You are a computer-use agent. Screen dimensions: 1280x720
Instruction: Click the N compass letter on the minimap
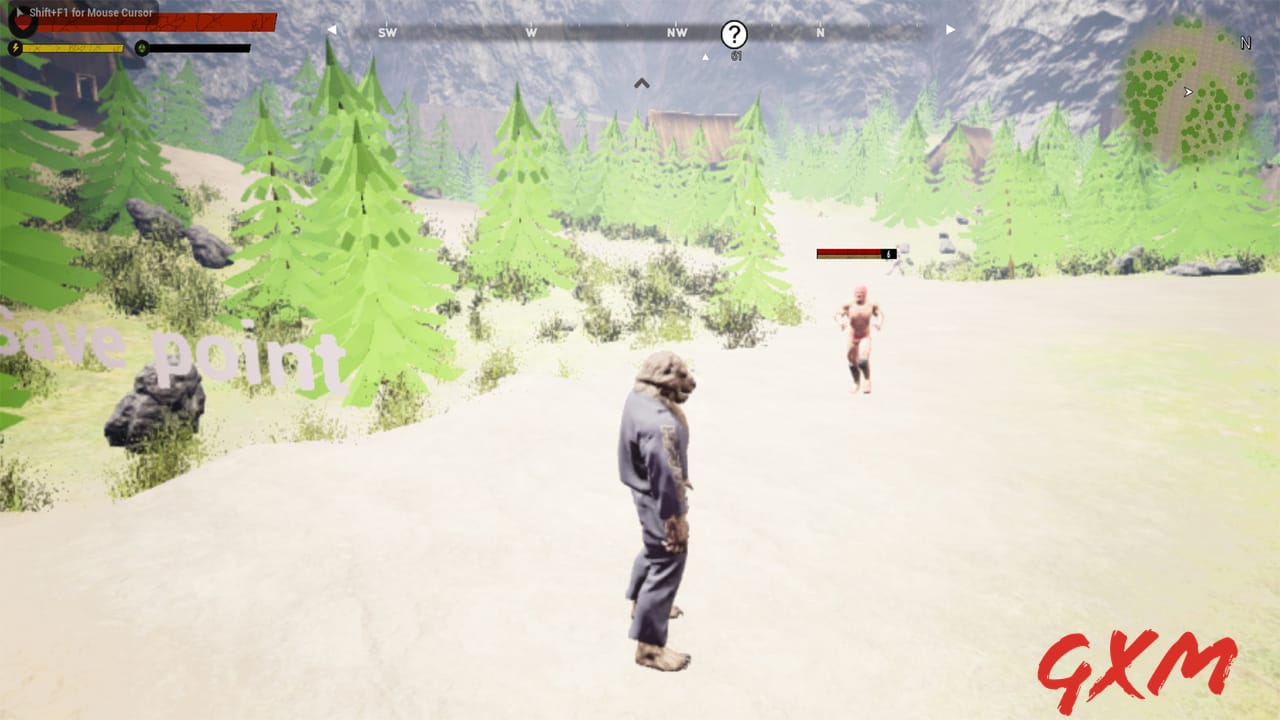pyautogui.click(x=1245, y=44)
